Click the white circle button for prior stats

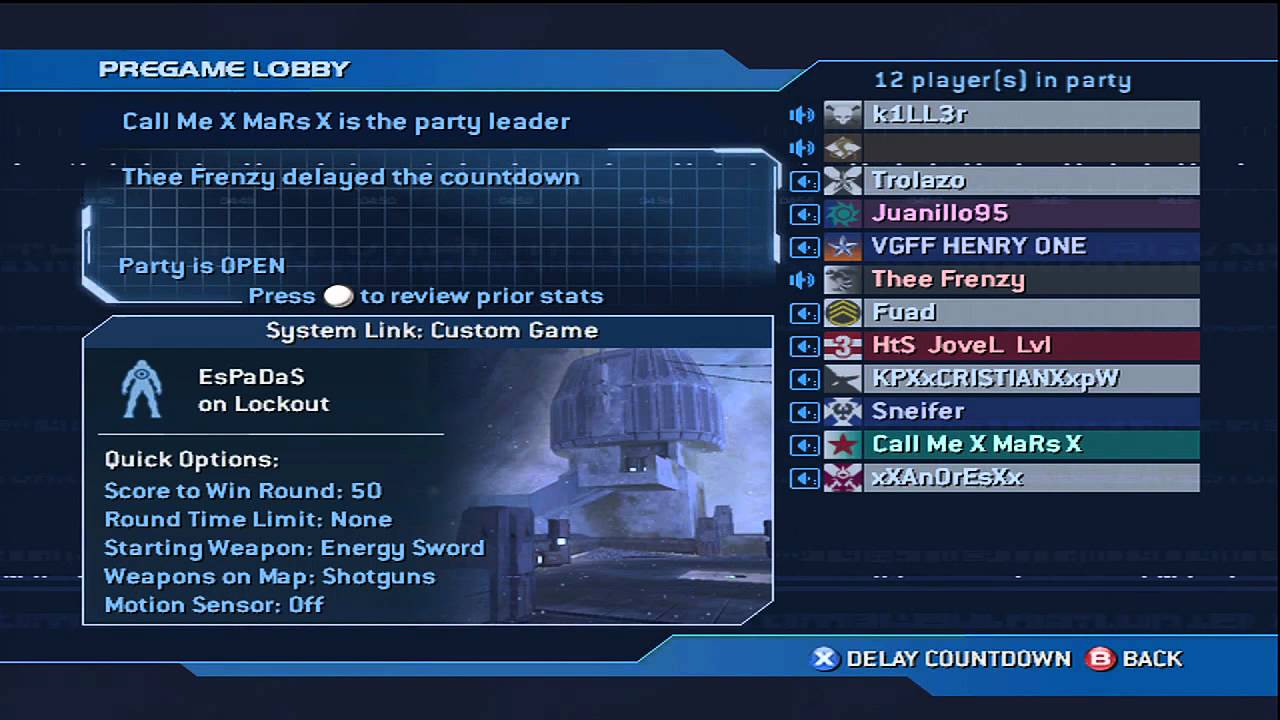tap(338, 295)
